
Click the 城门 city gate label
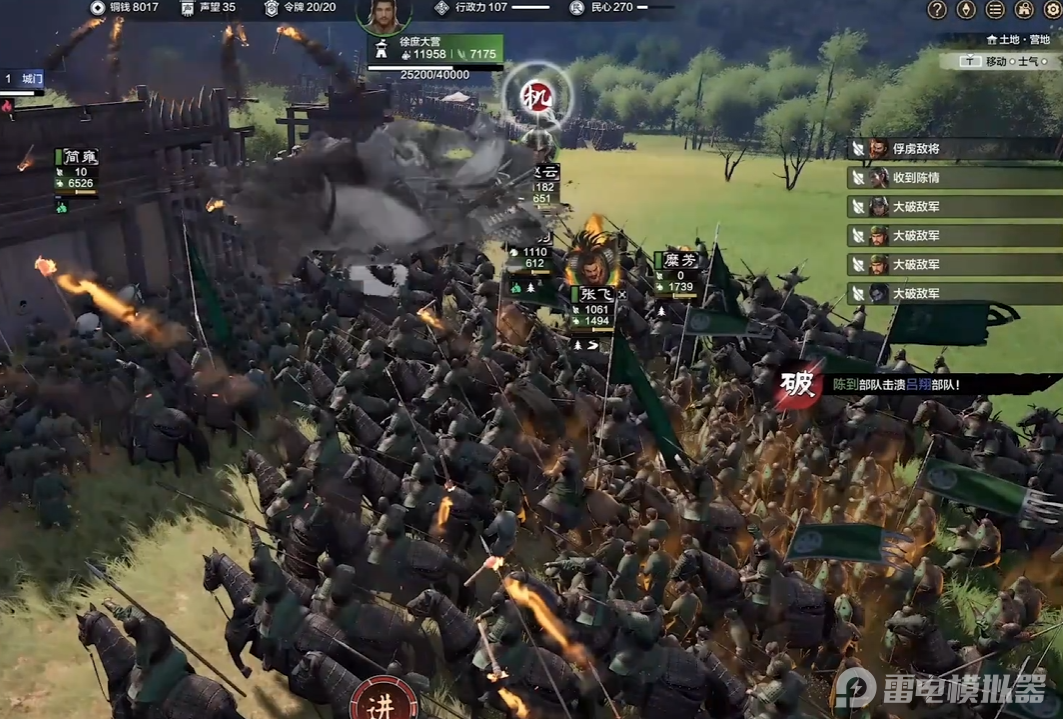click(x=31, y=77)
